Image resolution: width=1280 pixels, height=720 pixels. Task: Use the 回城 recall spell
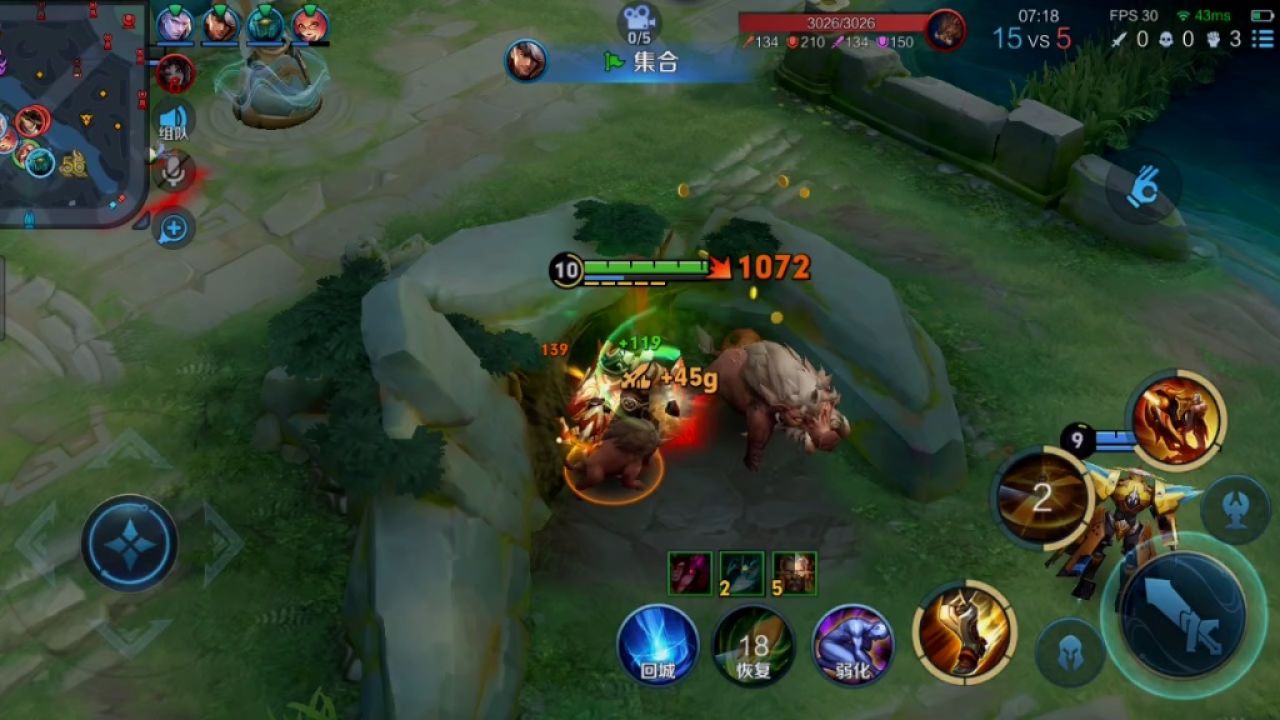[657, 645]
